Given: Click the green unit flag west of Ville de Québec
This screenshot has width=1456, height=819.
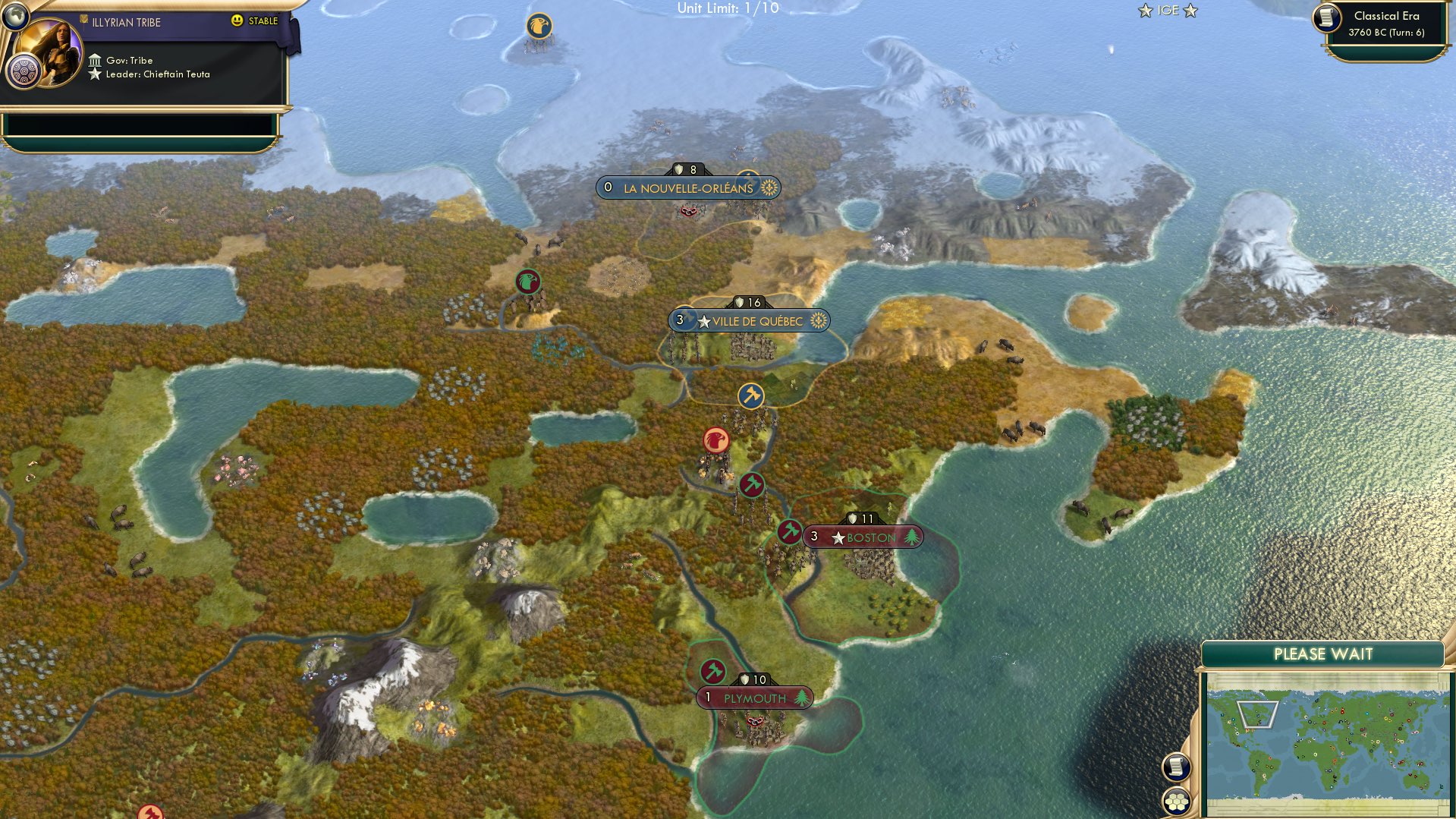Looking at the screenshot, I should coord(530,280).
